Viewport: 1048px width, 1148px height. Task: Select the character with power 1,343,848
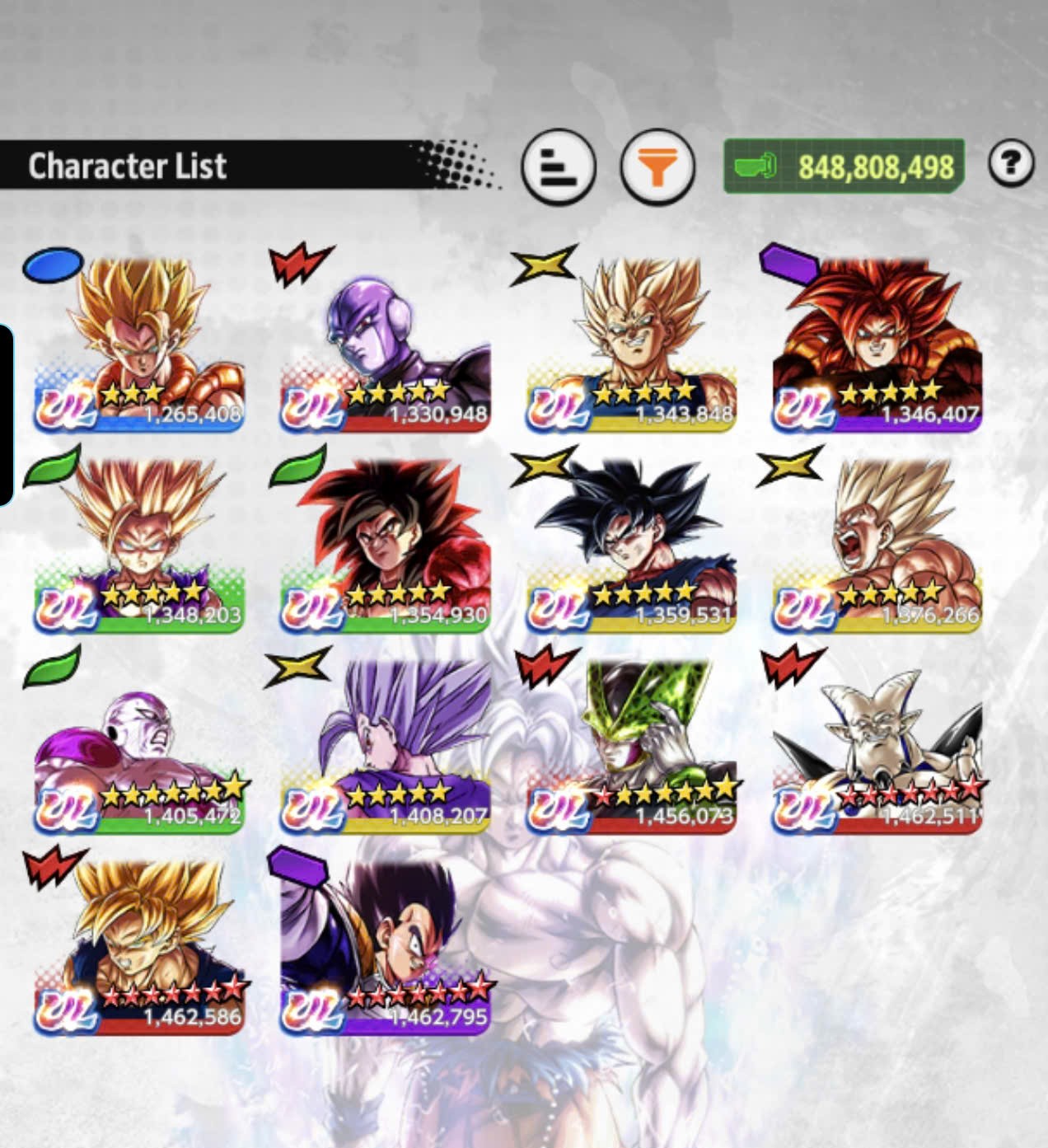tap(631, 346)
